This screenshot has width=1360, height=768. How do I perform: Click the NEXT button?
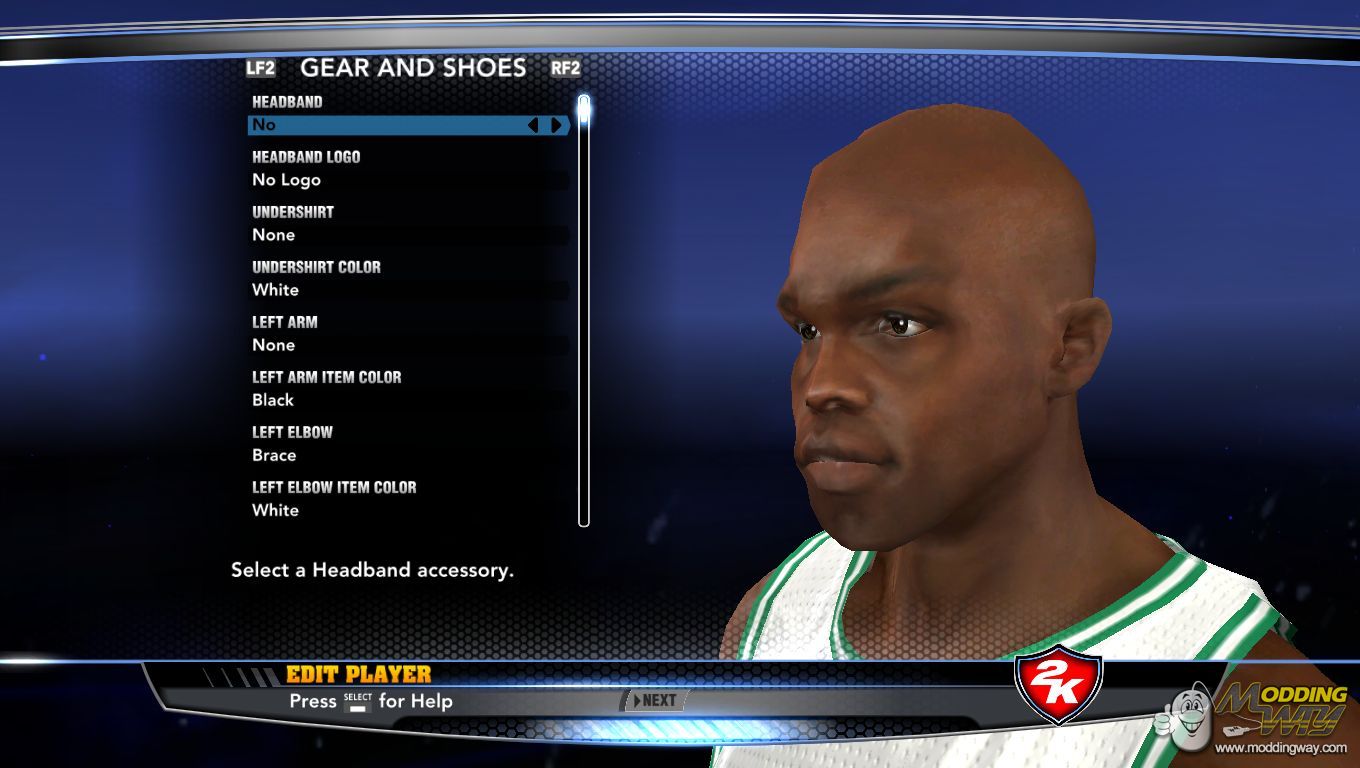click(x=656, y=701)
